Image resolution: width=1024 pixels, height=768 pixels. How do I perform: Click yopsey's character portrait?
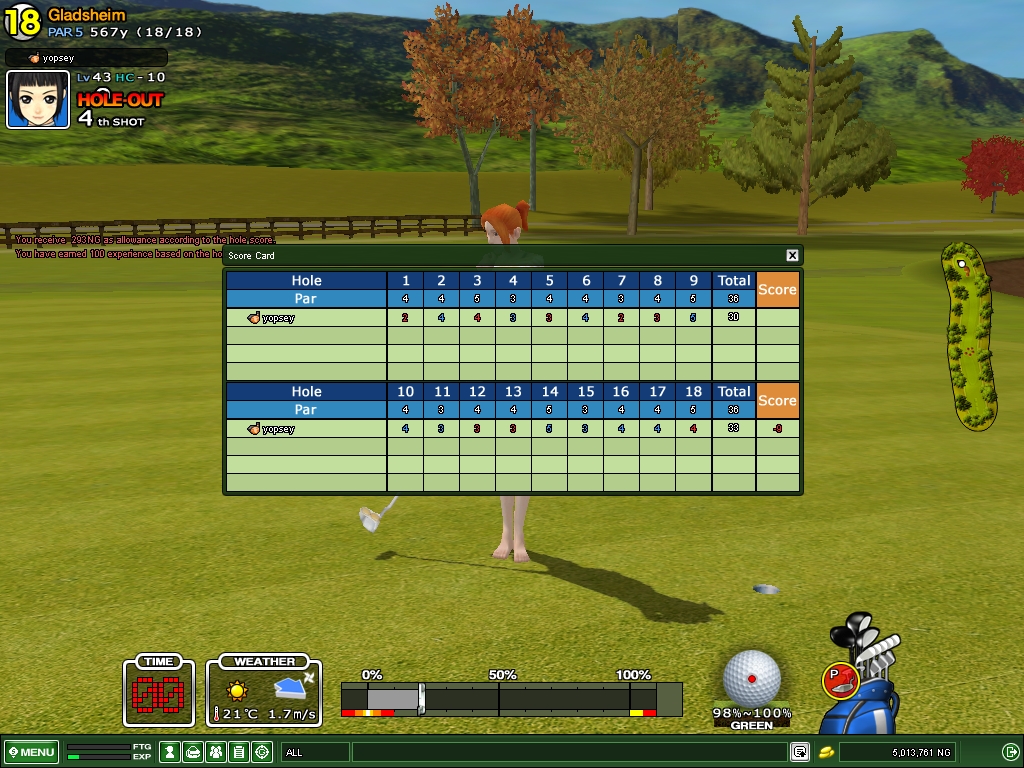38,100
